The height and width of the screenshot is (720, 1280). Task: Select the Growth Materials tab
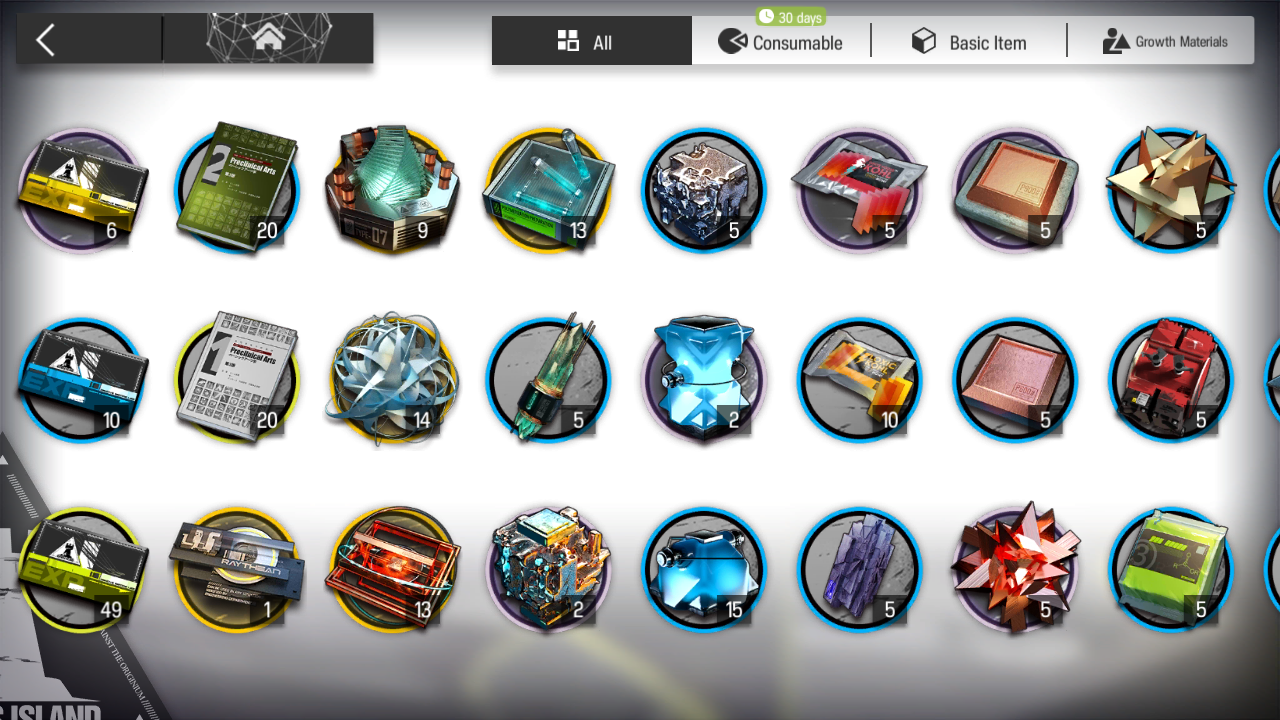click(x=1165, y=42)
